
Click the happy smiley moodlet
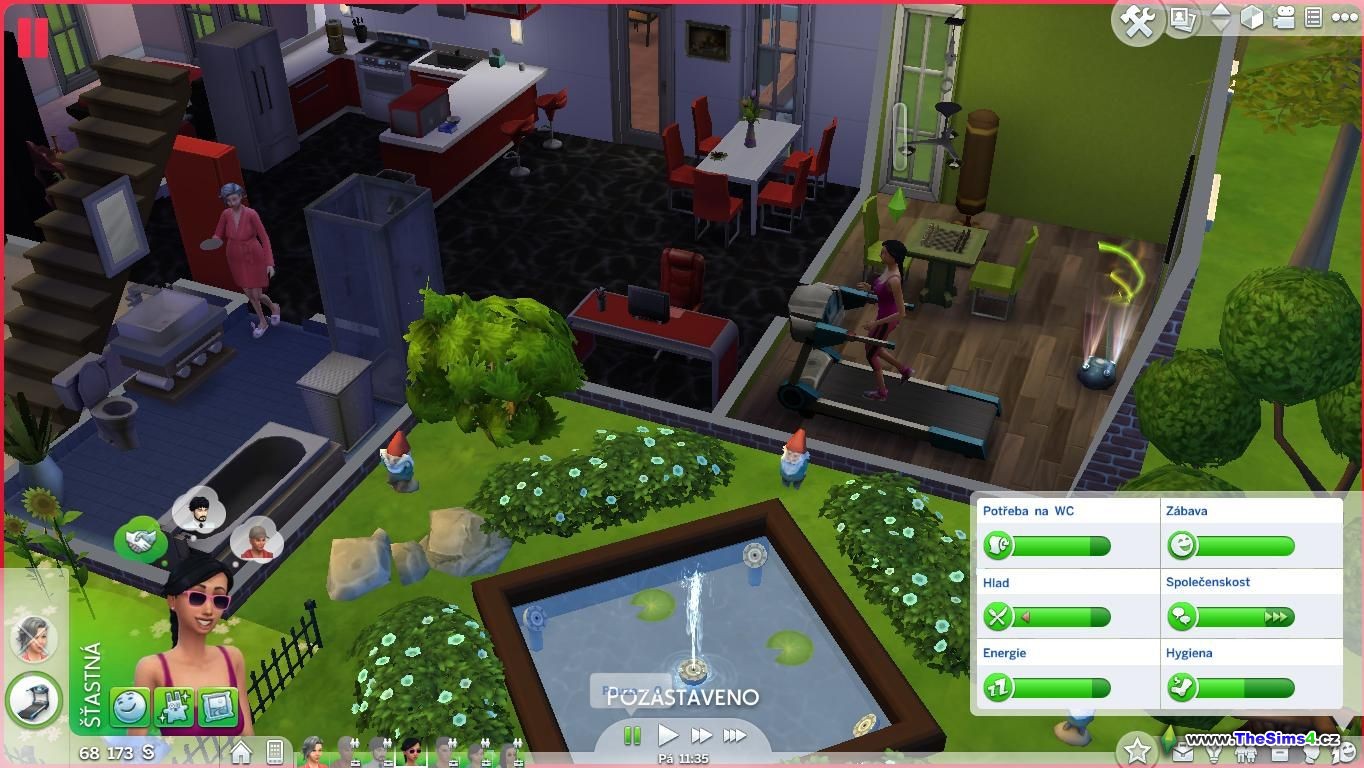[130, 707]
